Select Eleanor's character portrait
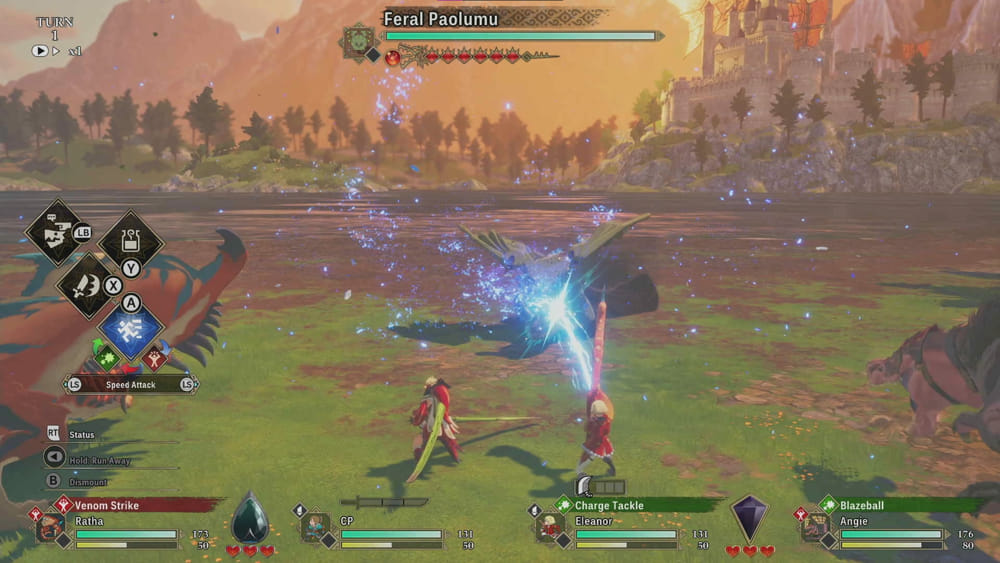 tap(549, 527)
